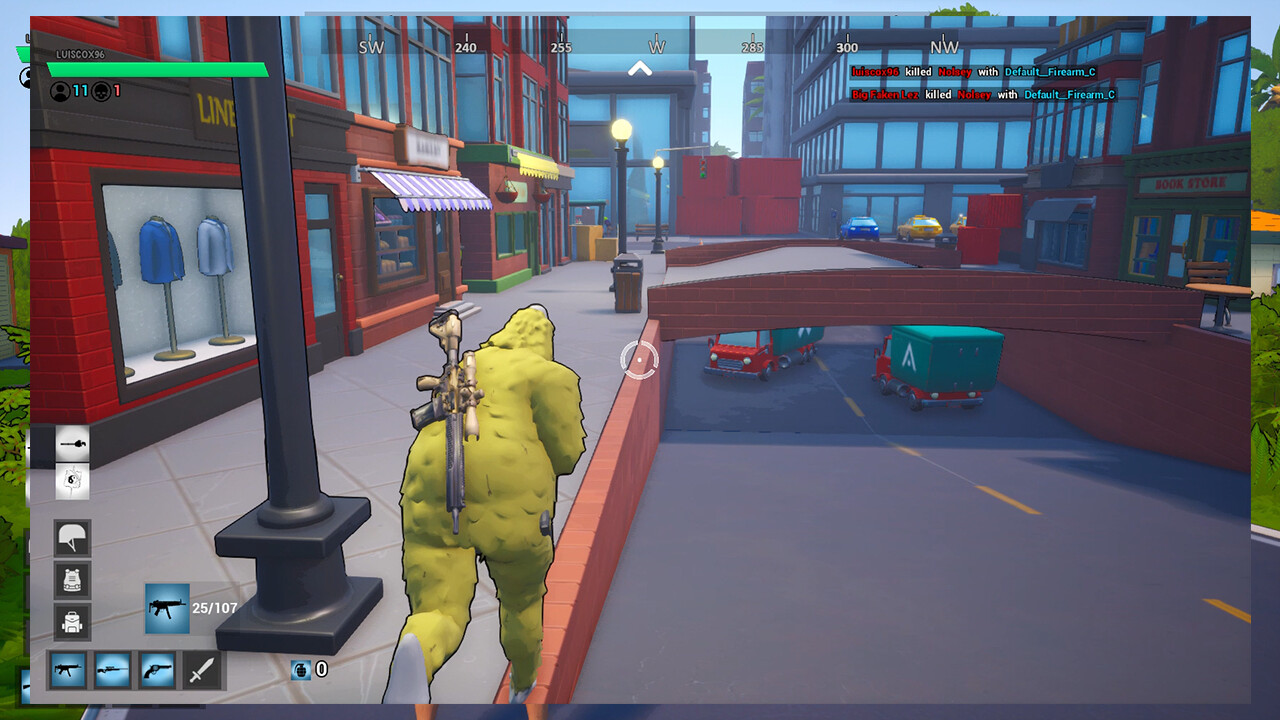
Task: Select the sniper rifle hotbar slot
Action: pyautogui.click(x=111, y=671)
